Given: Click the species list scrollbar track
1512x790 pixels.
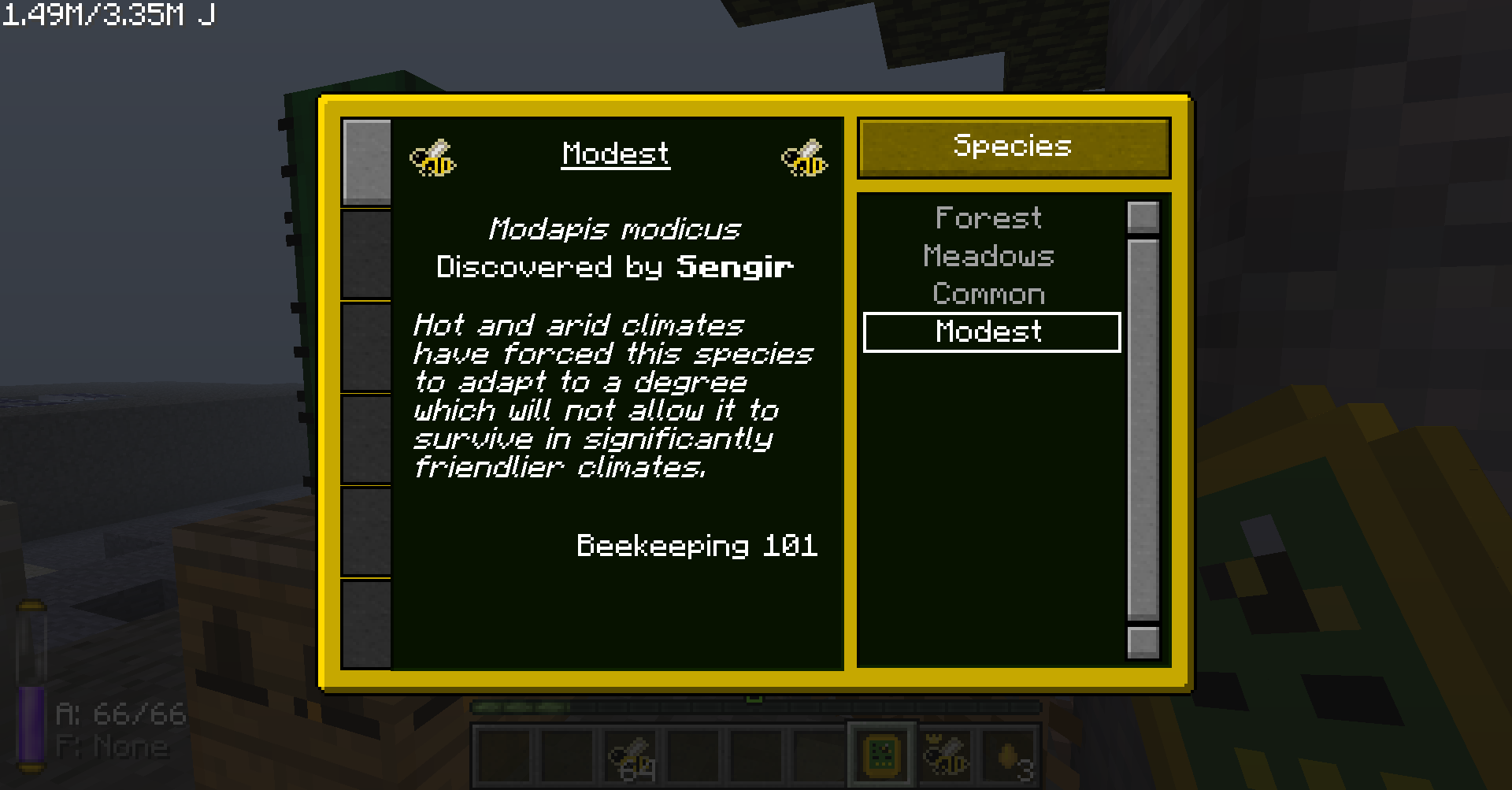Looking at the screenshot, I should pyautogui.click(x=1143, y=429).
